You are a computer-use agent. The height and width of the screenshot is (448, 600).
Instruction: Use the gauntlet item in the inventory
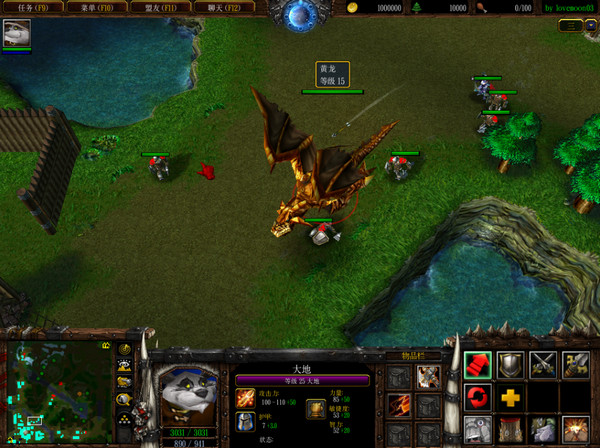(x=429, y=376)
